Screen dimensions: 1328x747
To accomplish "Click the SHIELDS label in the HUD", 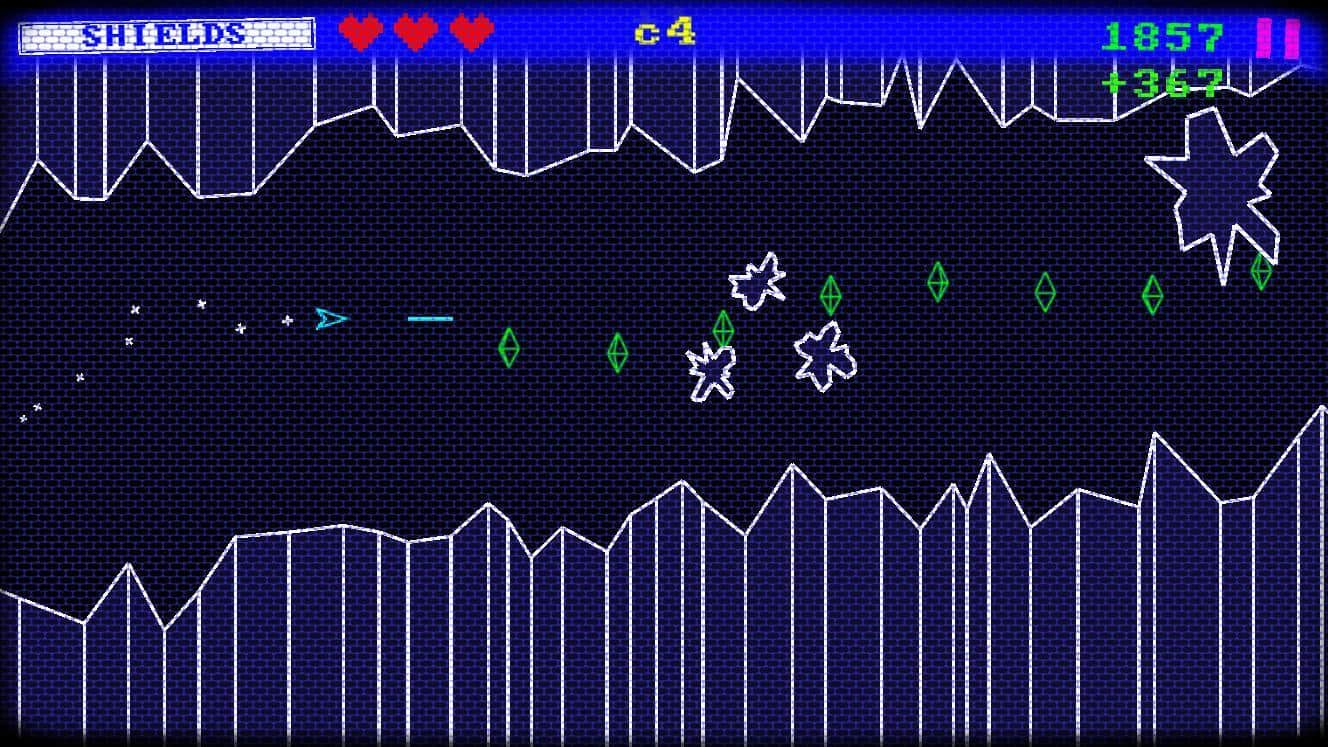I will pyautogui.click(x=165, y=35).
